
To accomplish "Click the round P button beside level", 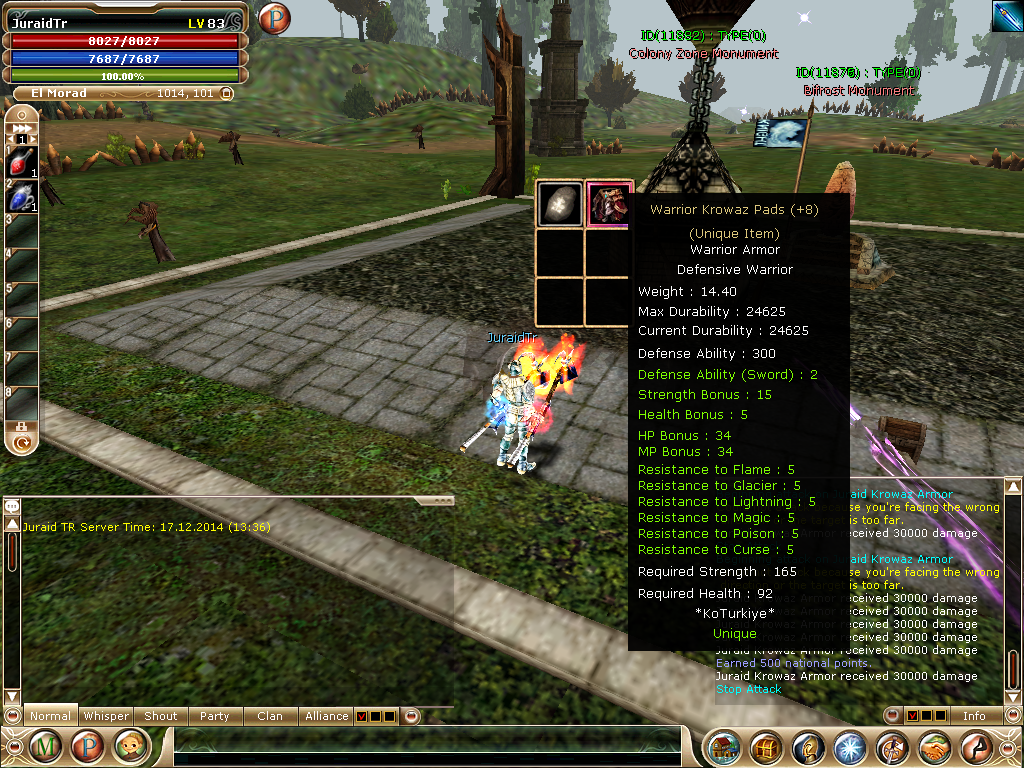I will tap(273, 19).
